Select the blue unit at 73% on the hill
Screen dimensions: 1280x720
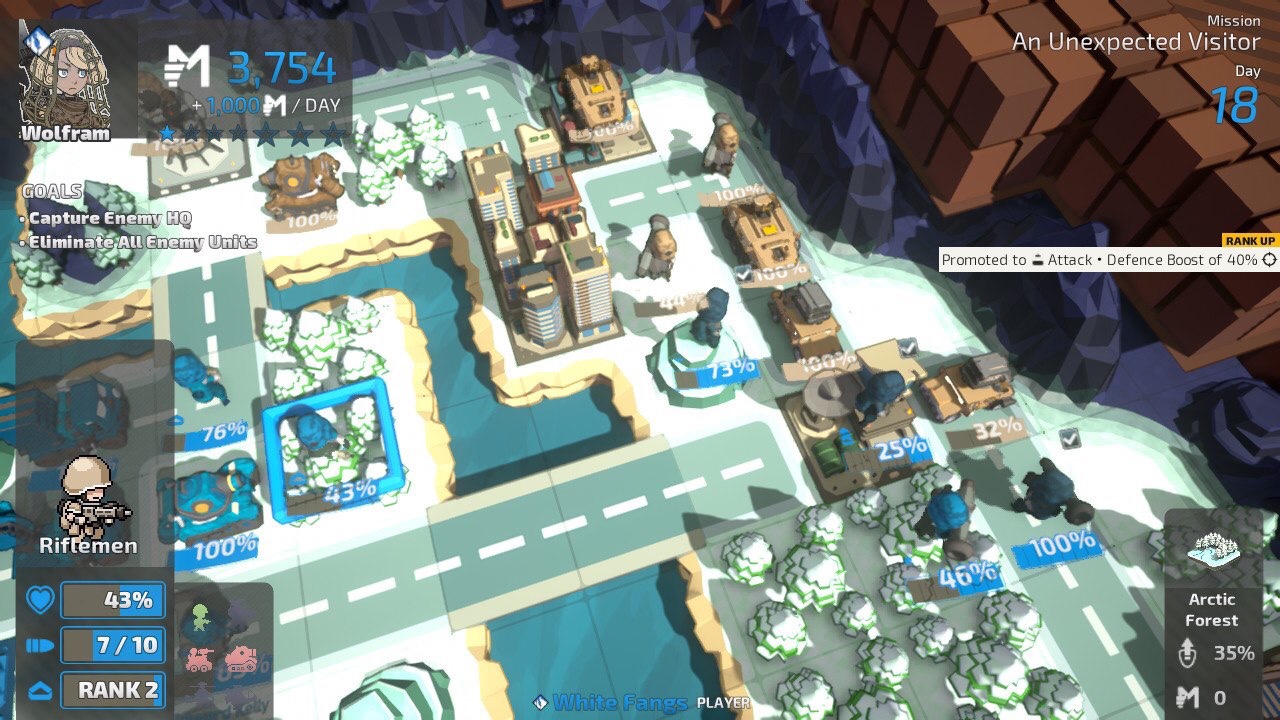pos(710,320)
